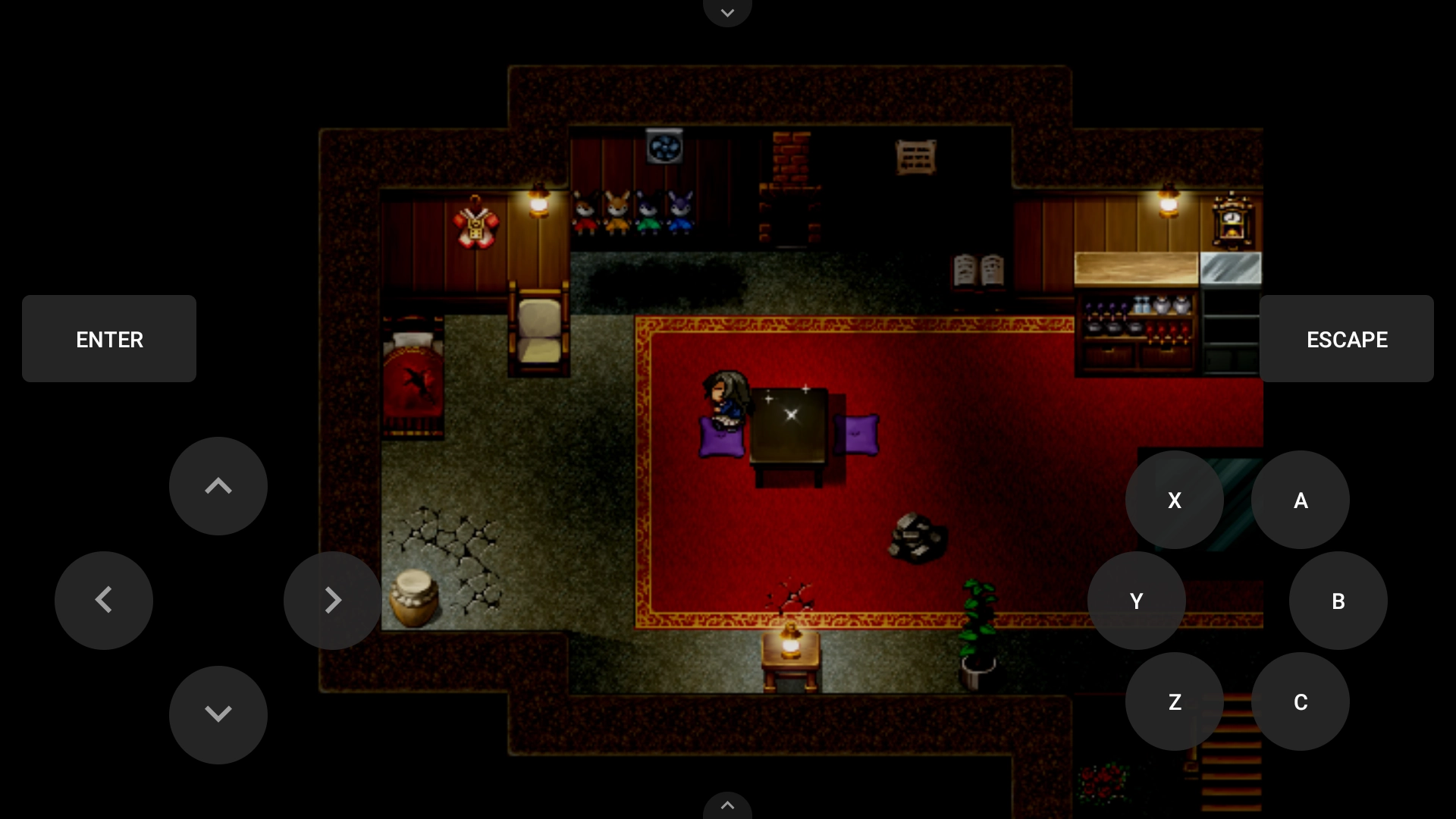This screenshot has height=819, width=1456.
Task: Tap the right directional arrow
Action: [333, 600]
